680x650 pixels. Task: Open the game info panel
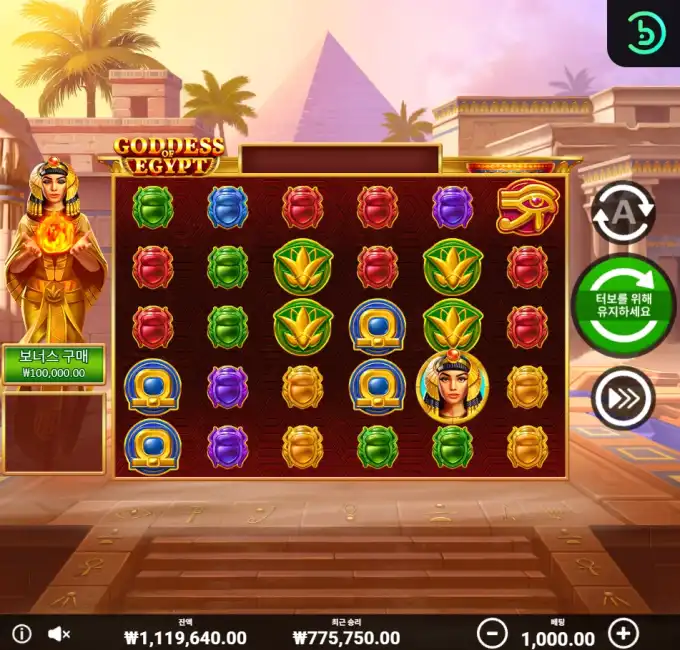tap(22, 634)
